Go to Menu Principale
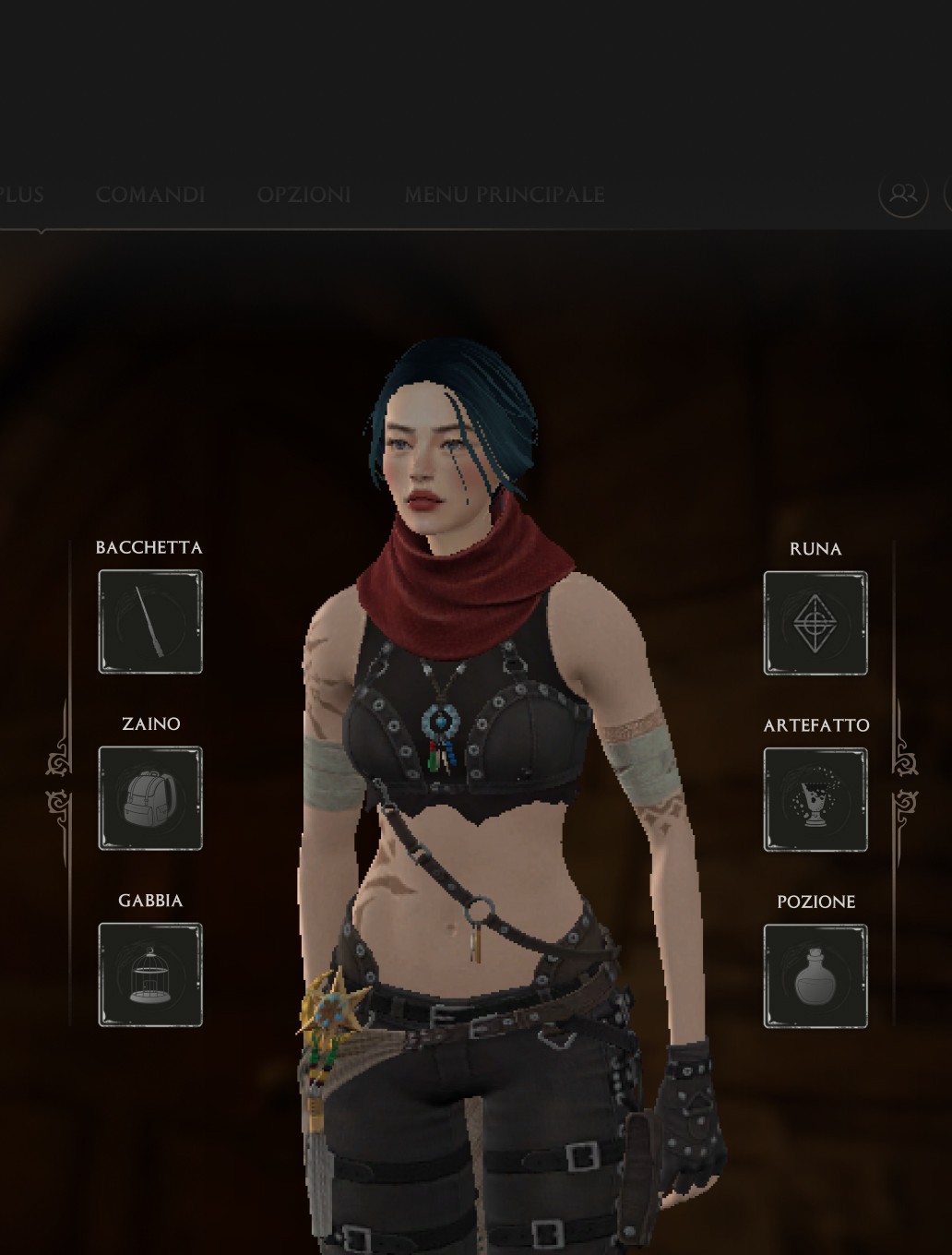 (x=504, y=195)
